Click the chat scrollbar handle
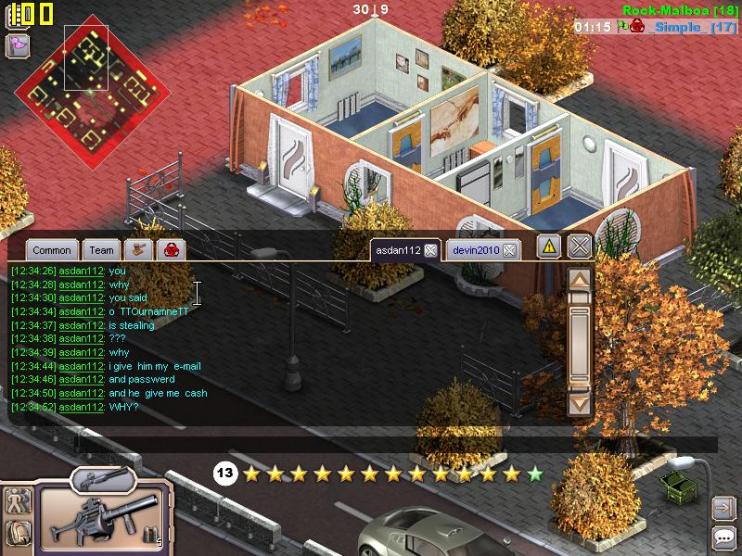The height and width of the screenshot is (556, 742). (x=579, y=345)
